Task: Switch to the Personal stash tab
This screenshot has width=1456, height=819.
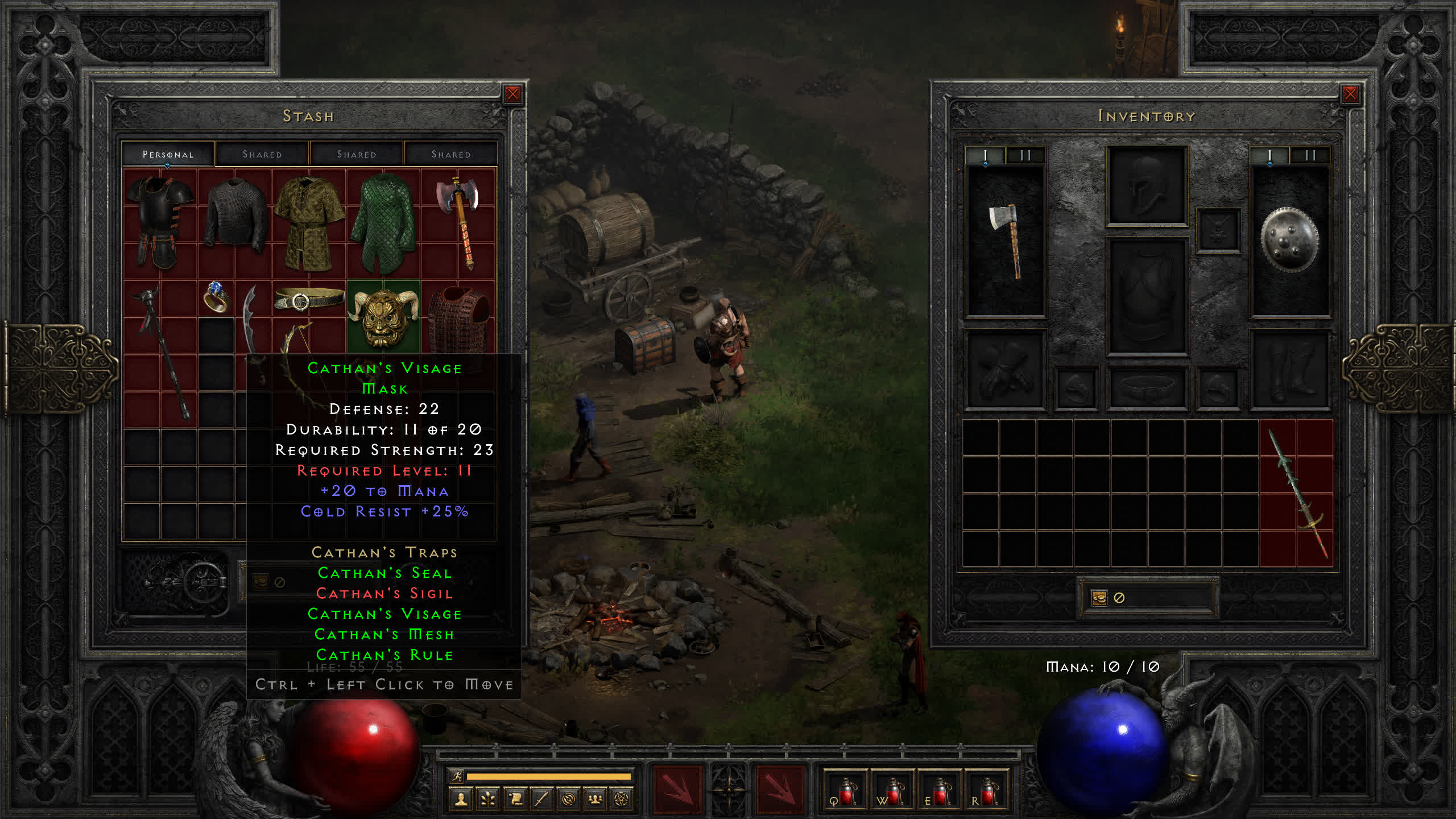Action: [x=168, y=154]
